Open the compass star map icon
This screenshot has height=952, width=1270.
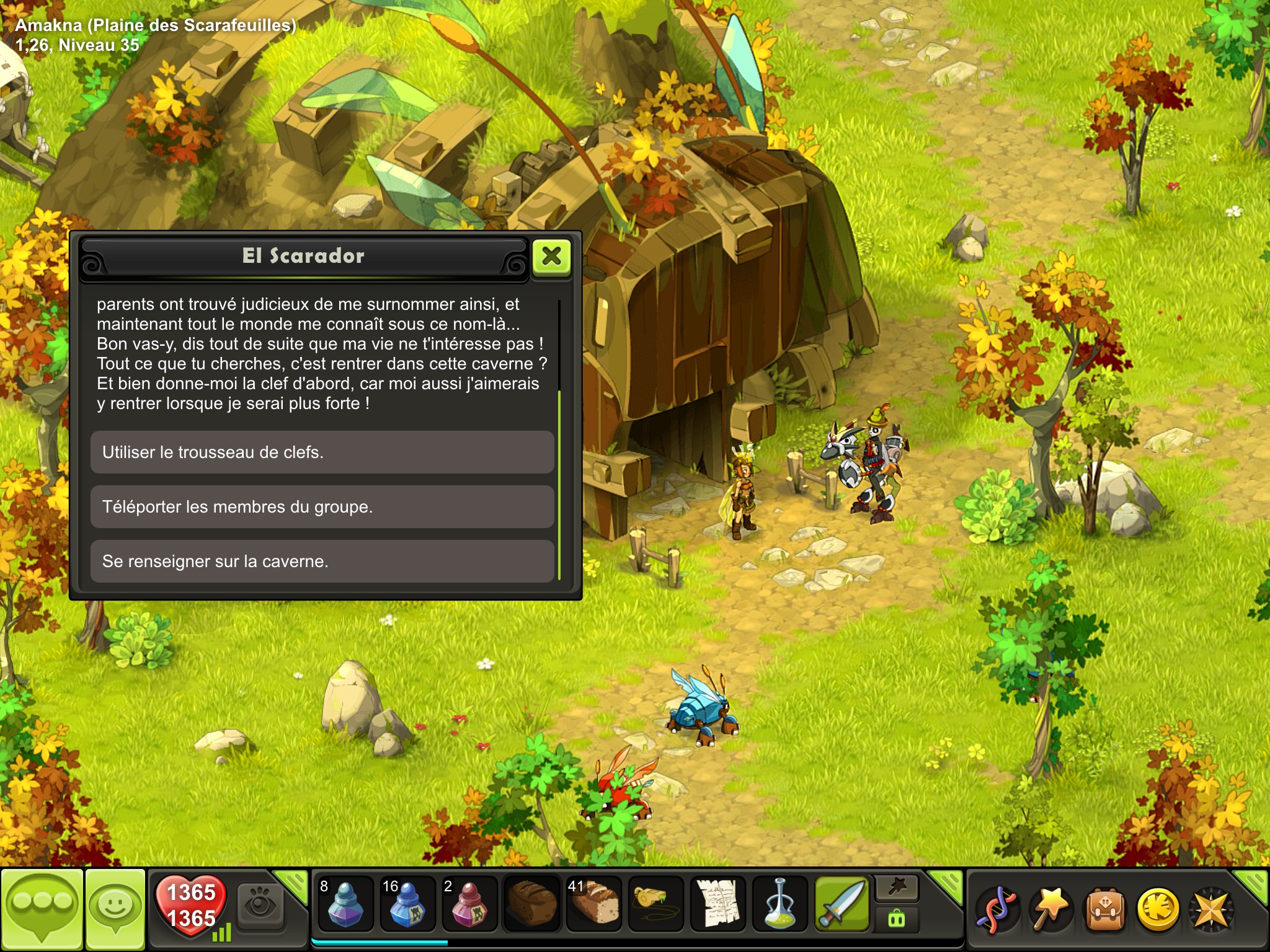(x=1210, y=910)
